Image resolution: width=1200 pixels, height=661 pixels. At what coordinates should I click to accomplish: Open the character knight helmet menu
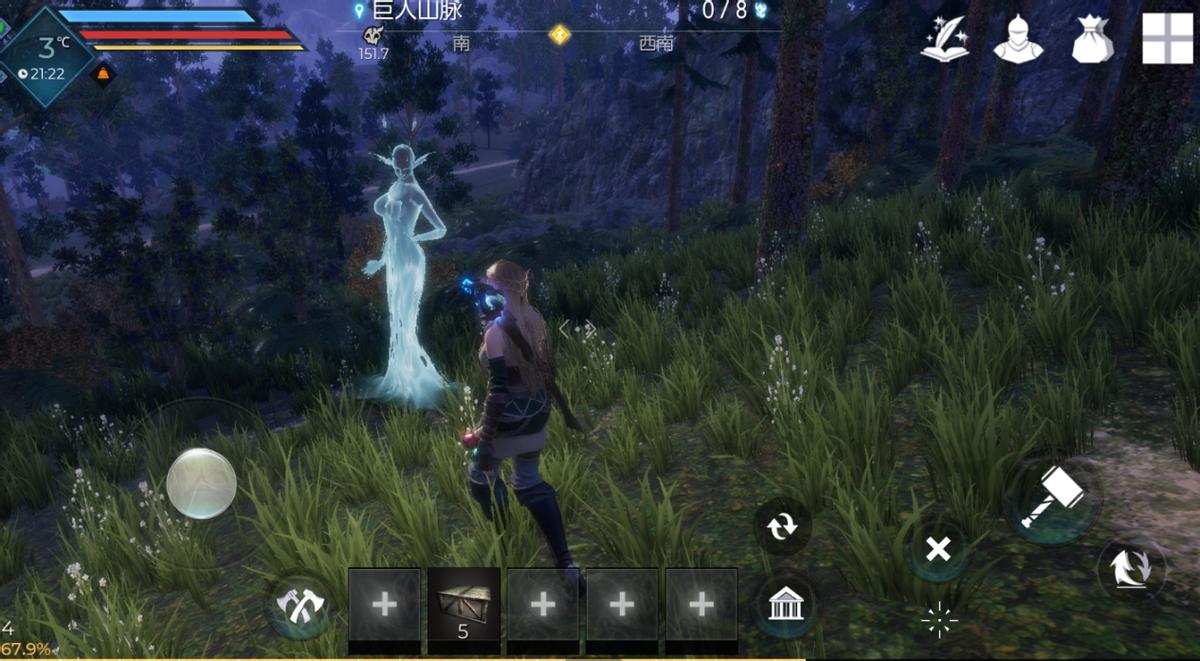coord(1018,40)
